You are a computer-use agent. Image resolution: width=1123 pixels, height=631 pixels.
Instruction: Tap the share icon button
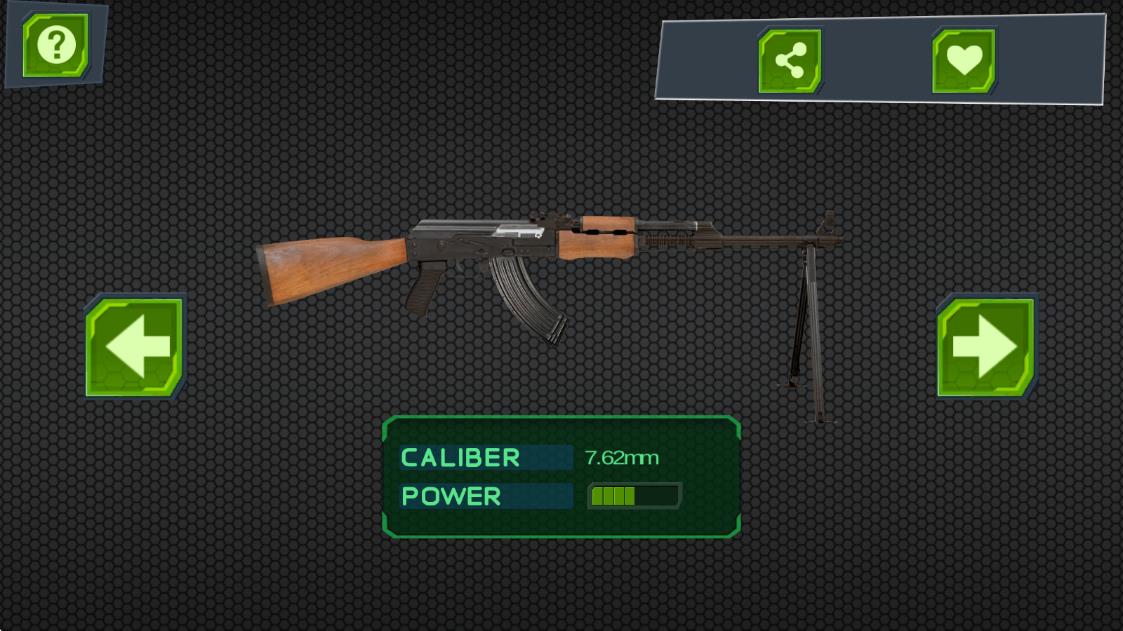tap(790, 61)
